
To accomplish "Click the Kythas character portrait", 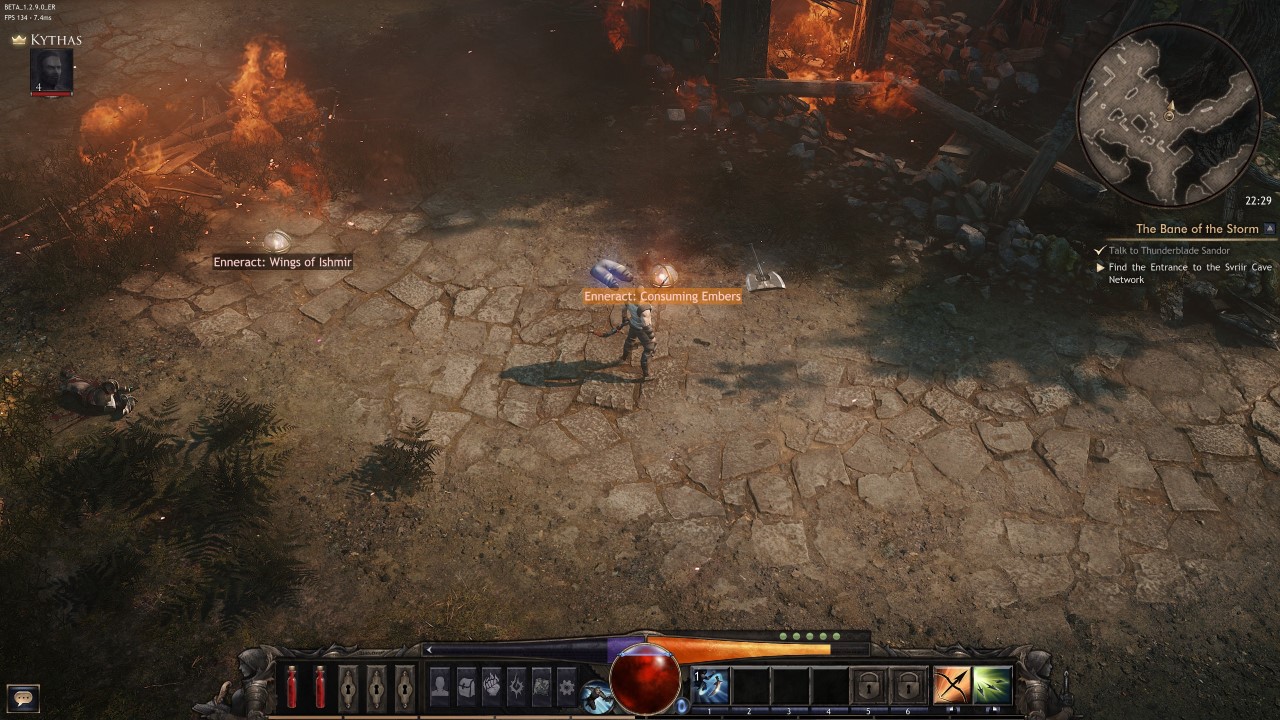I will [x=51, y=71].
